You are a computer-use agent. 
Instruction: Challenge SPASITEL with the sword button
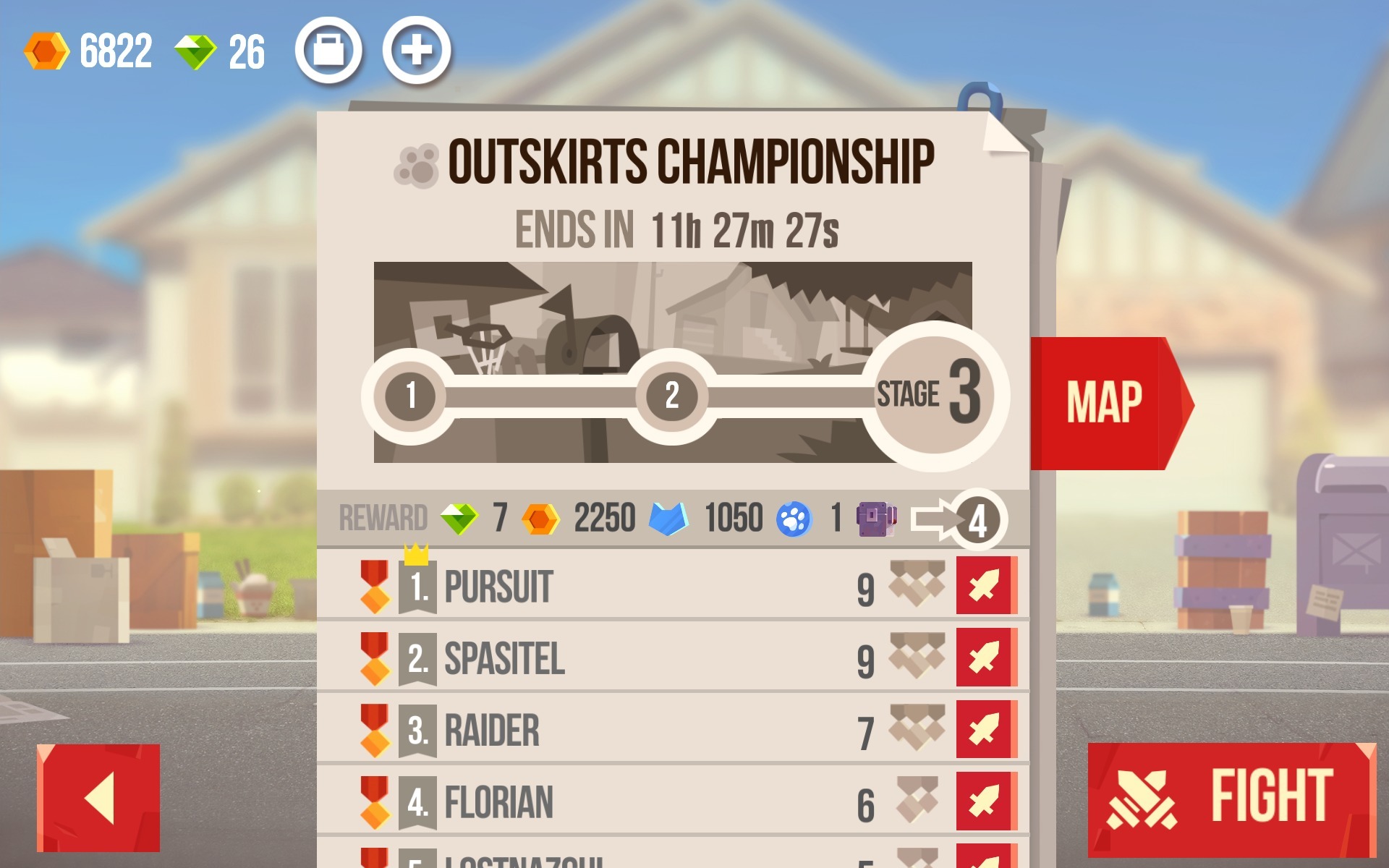click(985, 658)
